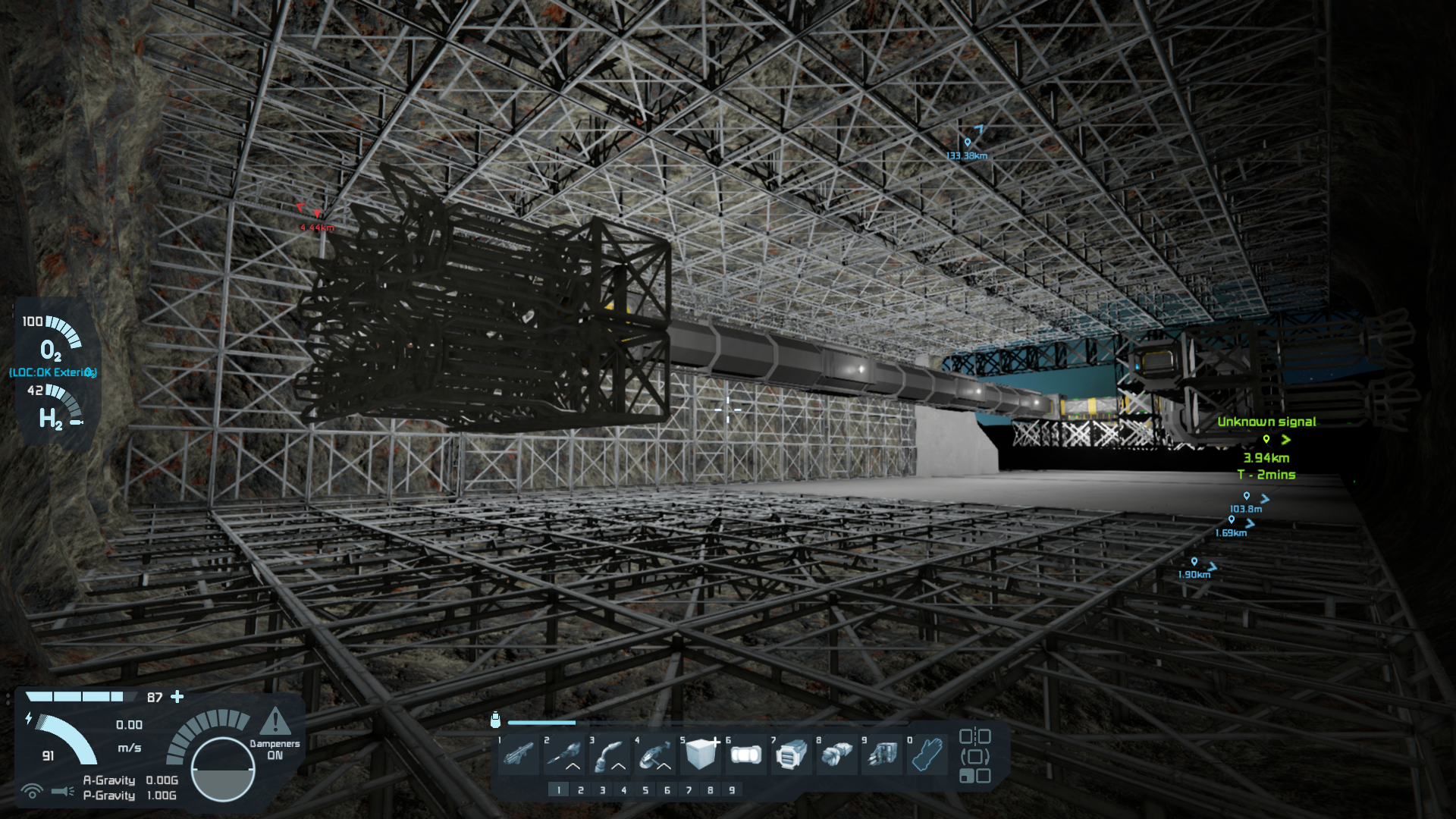Image resolution: width=1456 pixels, height=819 pixels.
Task: Equip the hand drill from the hotbar
Action: coord(564,755)
